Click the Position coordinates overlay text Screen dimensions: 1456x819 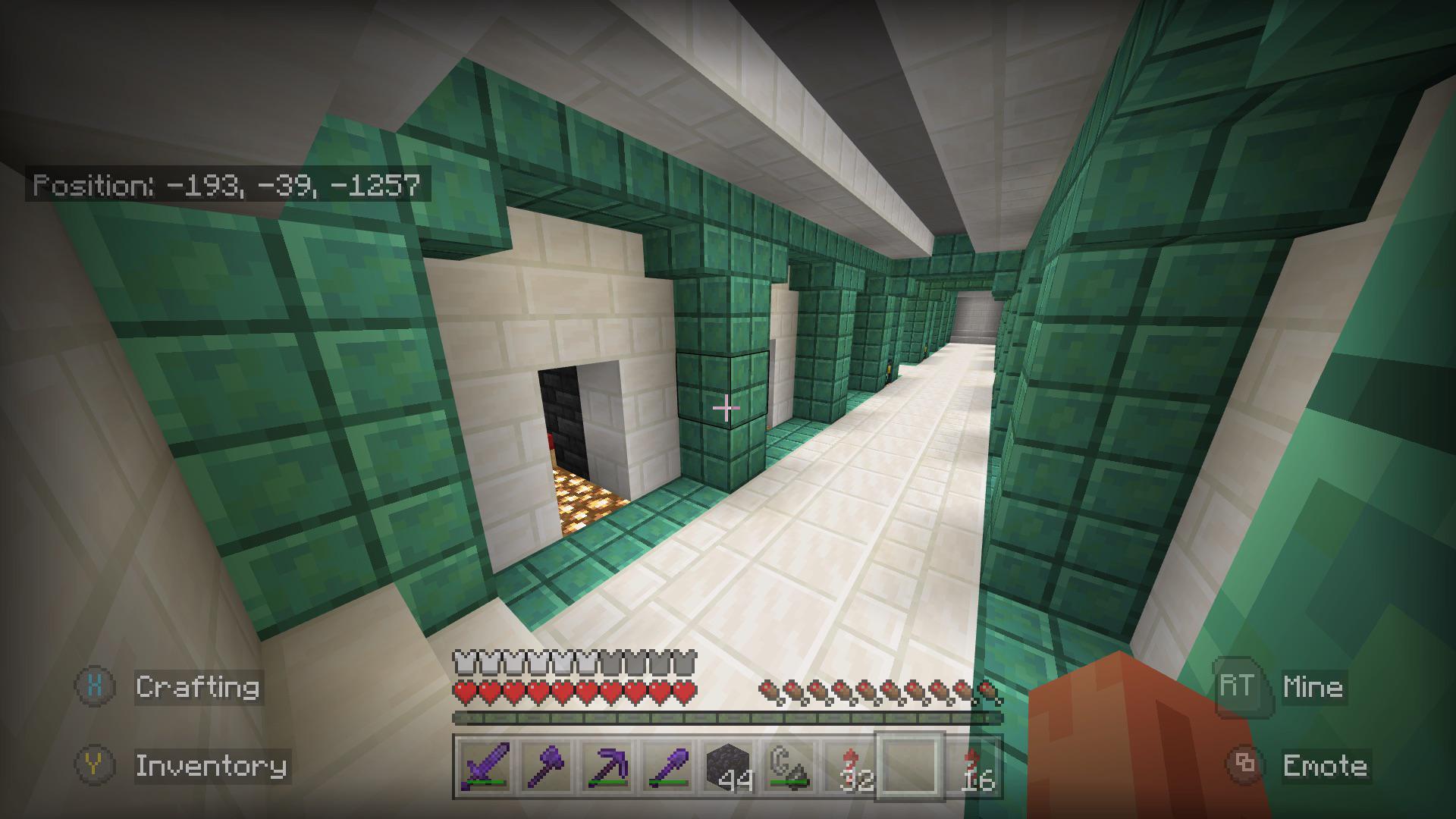227,184
